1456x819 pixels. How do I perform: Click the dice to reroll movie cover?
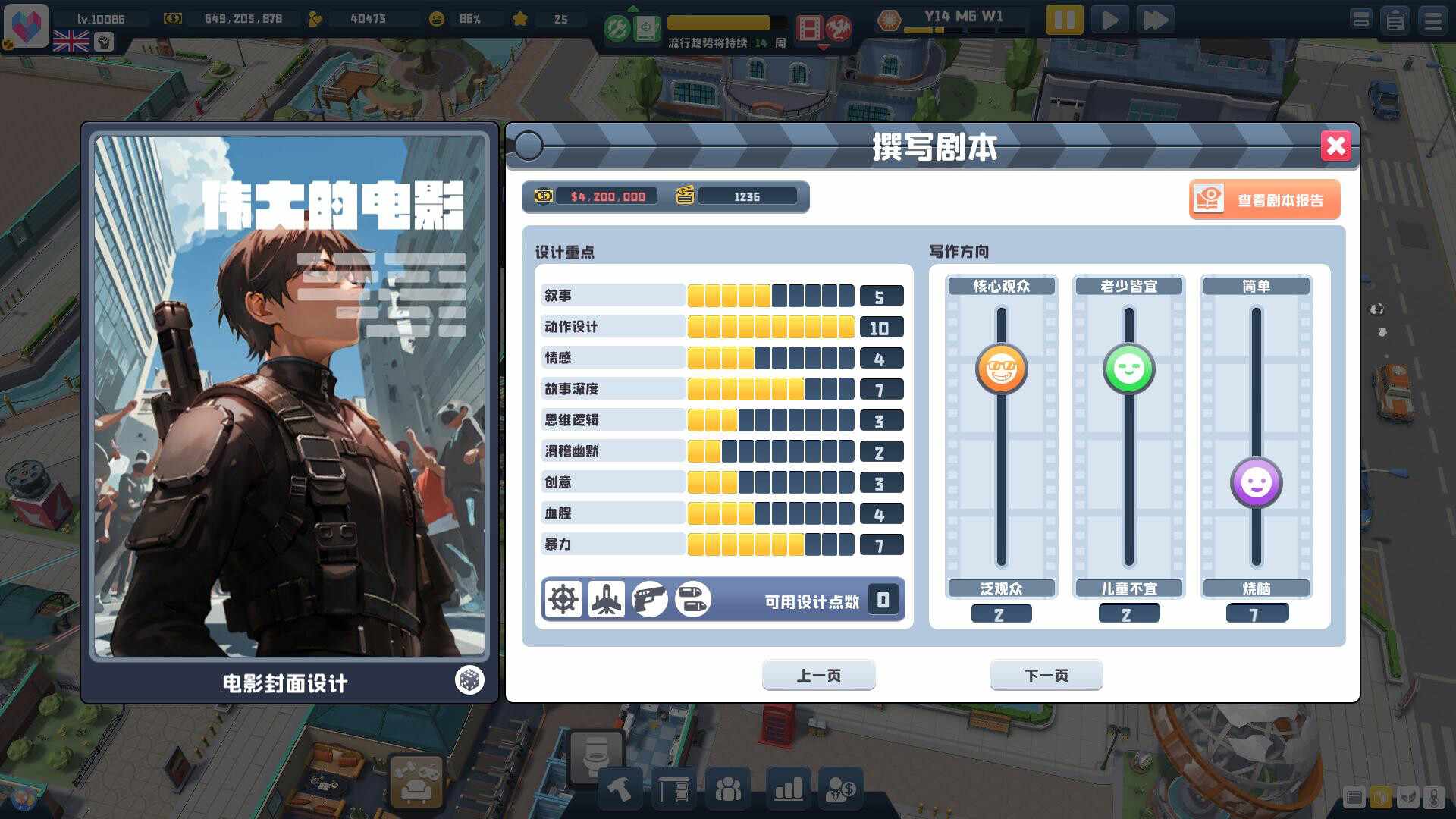tap(469, 680)
